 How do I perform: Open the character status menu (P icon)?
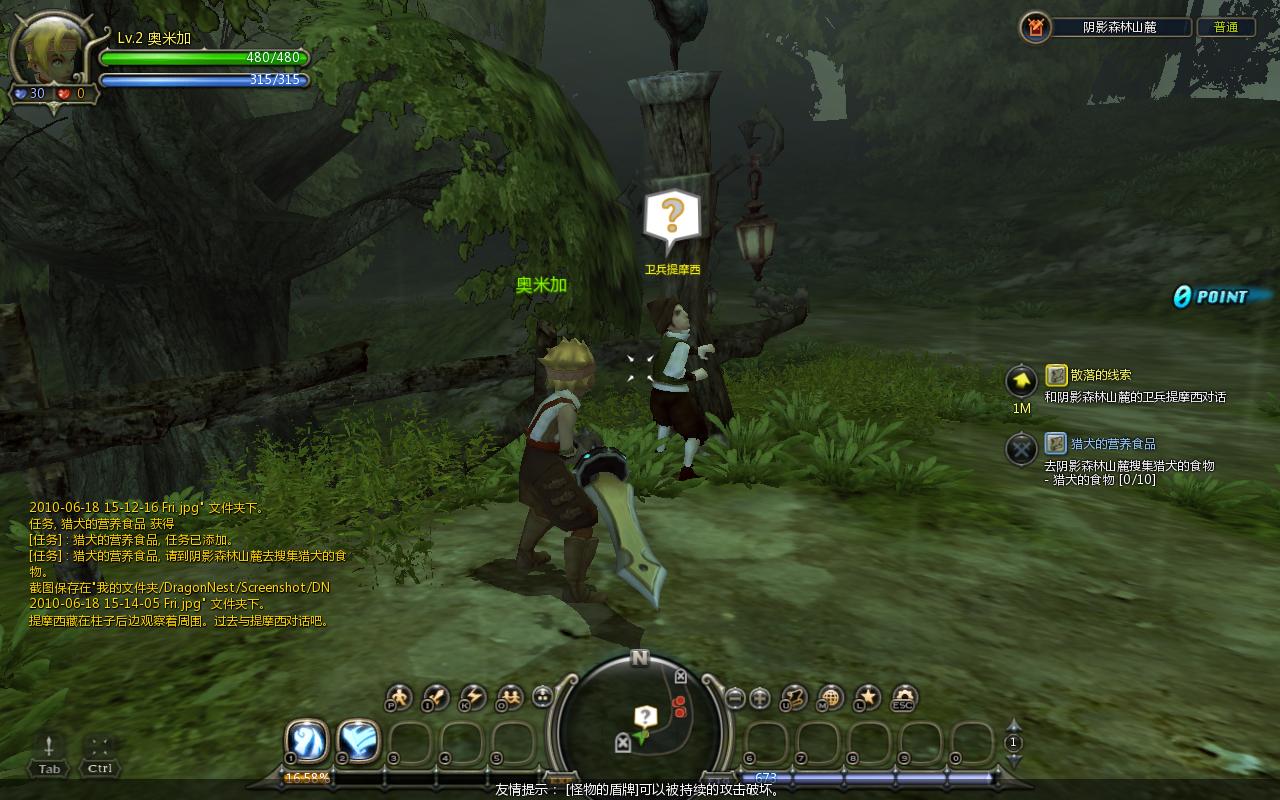[x=399, y=697]
